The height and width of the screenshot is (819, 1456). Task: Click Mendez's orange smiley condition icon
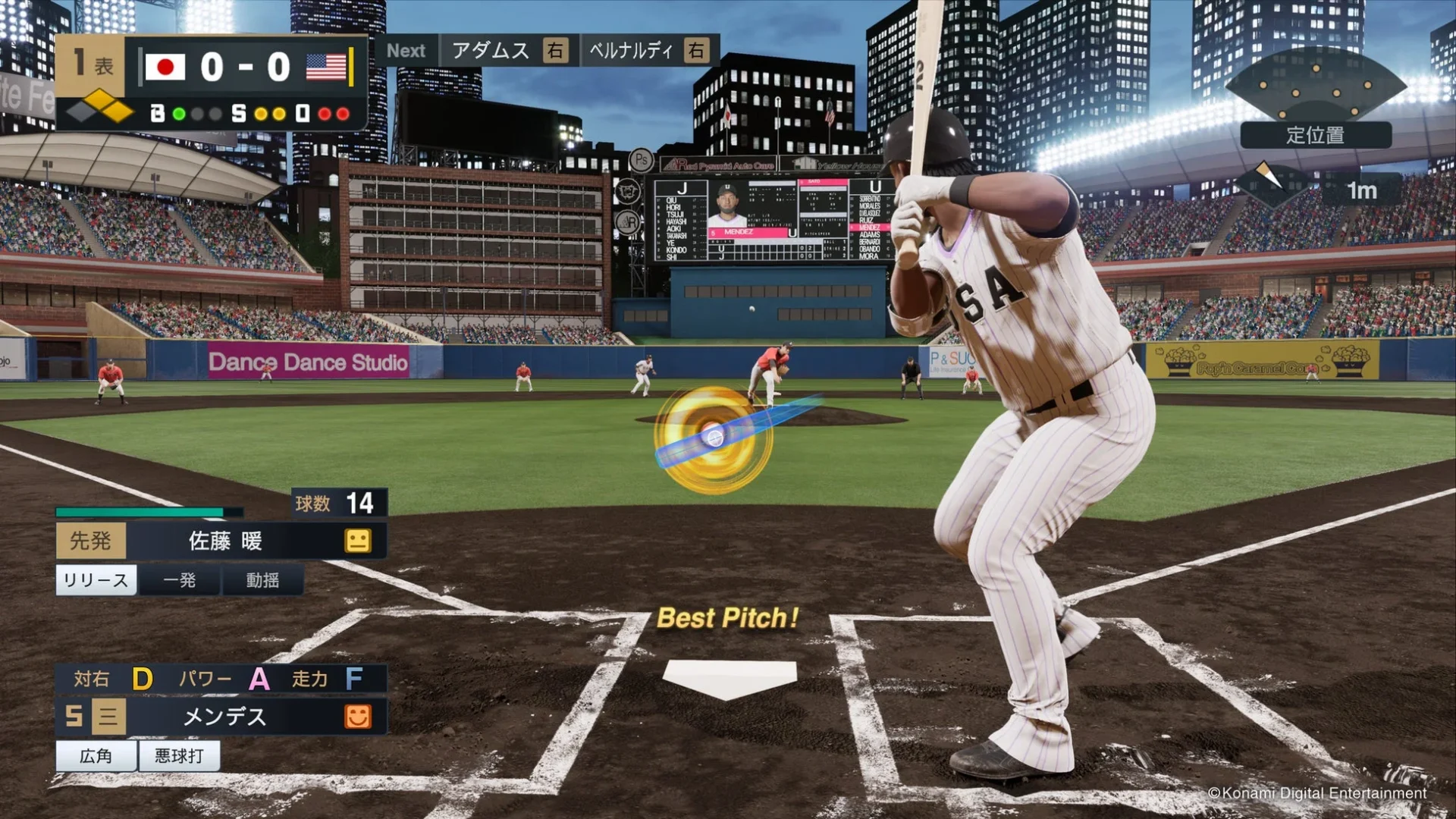(x=358, y=717)
